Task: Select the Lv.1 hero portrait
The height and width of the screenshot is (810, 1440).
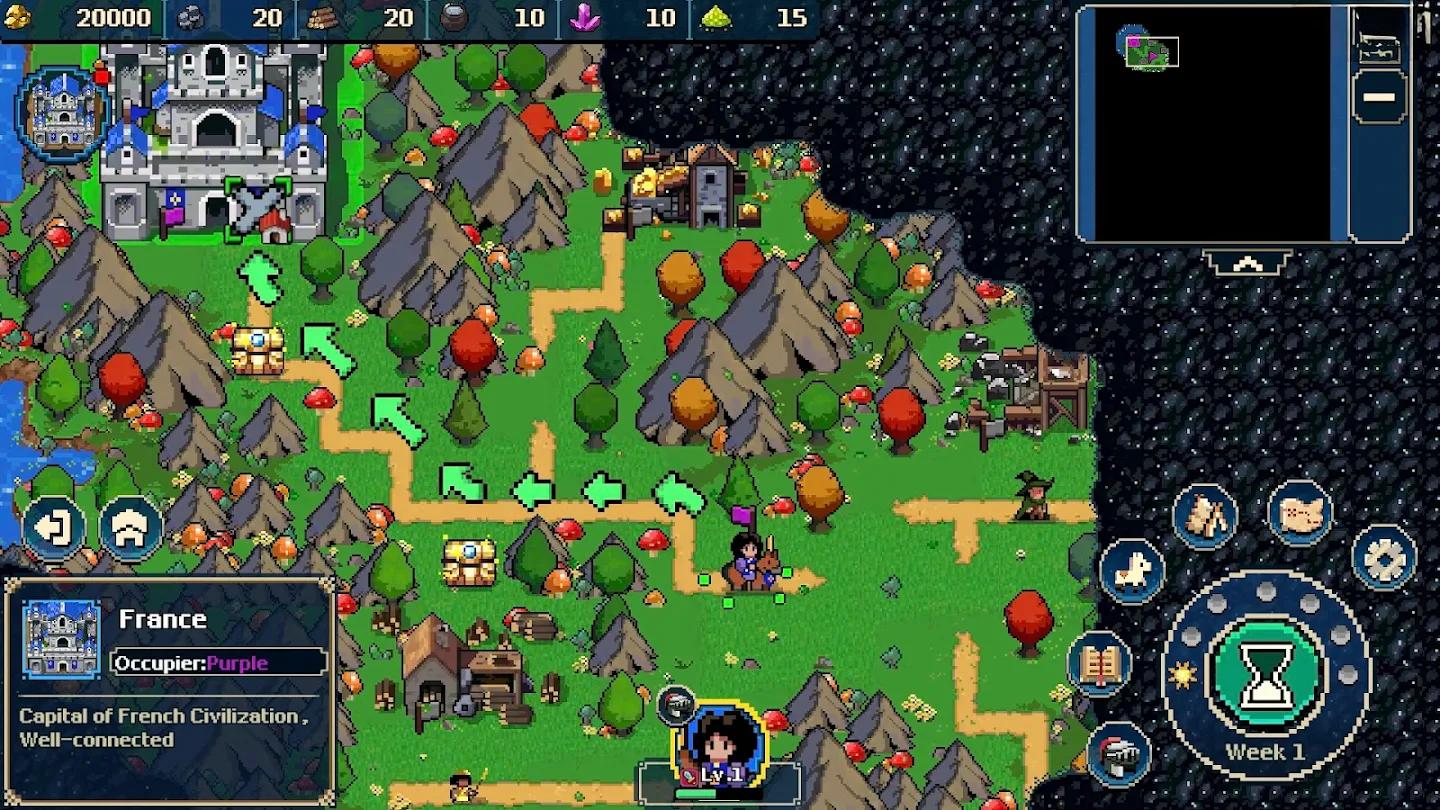Action: click(721, 746)
